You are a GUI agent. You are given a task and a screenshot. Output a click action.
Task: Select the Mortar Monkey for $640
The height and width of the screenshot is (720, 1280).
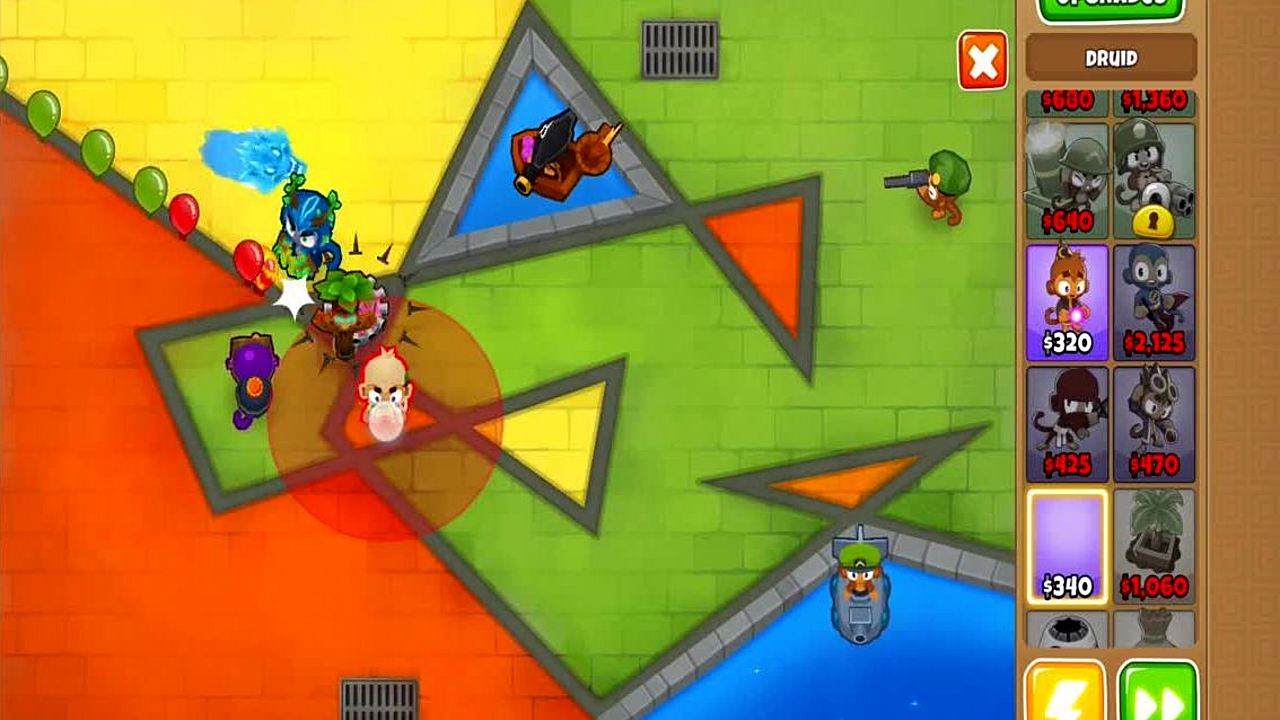click(x=1067, y=179)
